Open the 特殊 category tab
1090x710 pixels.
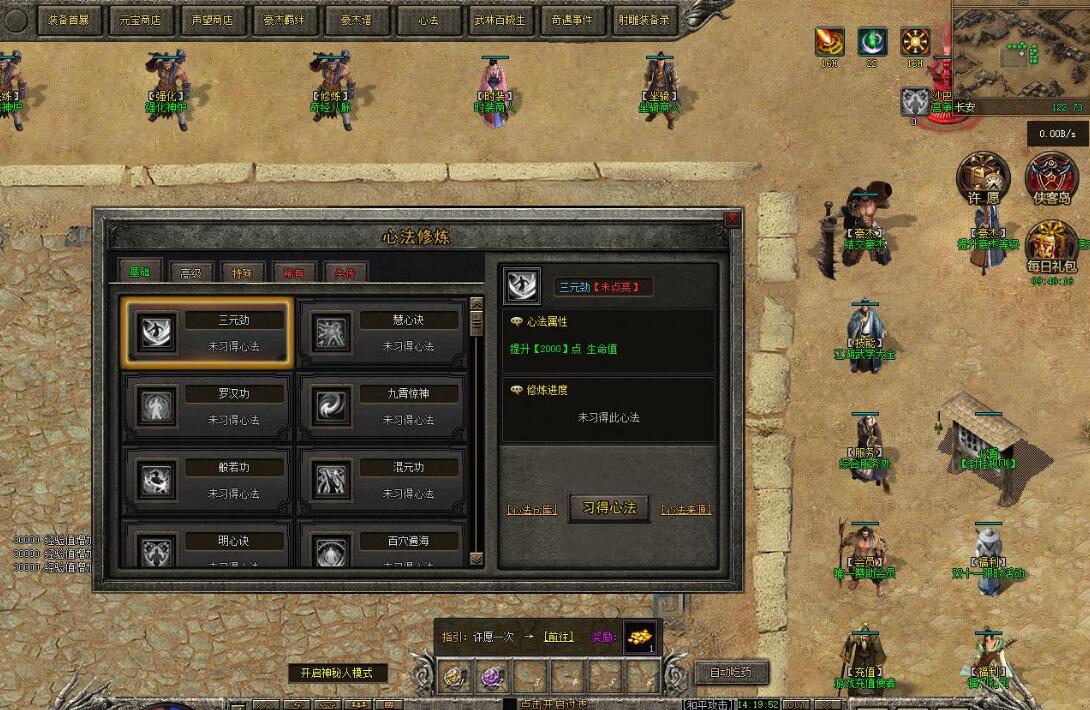pyautogui.click(x=242, y=272)
